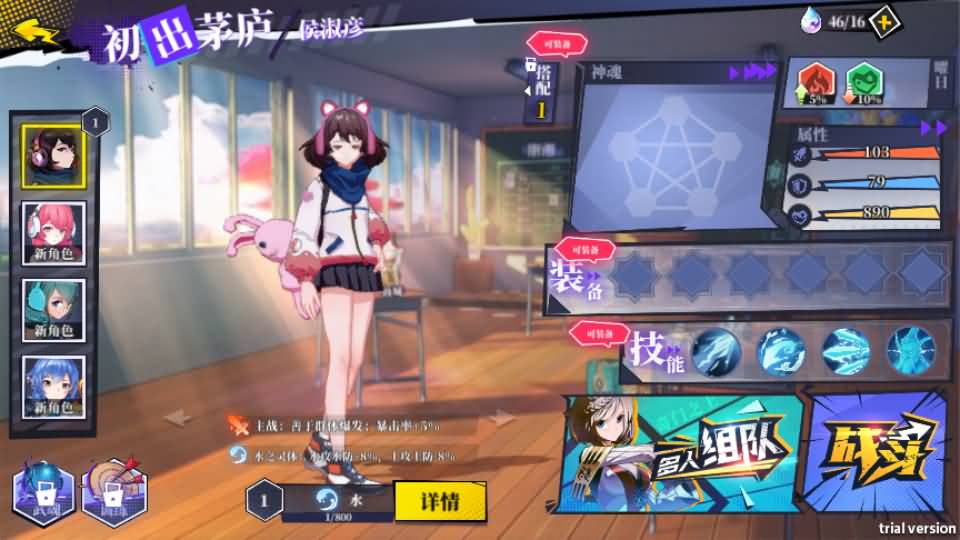This screenshot has height=540, width=960.
Task: Tap the red fire element buff icon
Action: click(x=817, y=82)
